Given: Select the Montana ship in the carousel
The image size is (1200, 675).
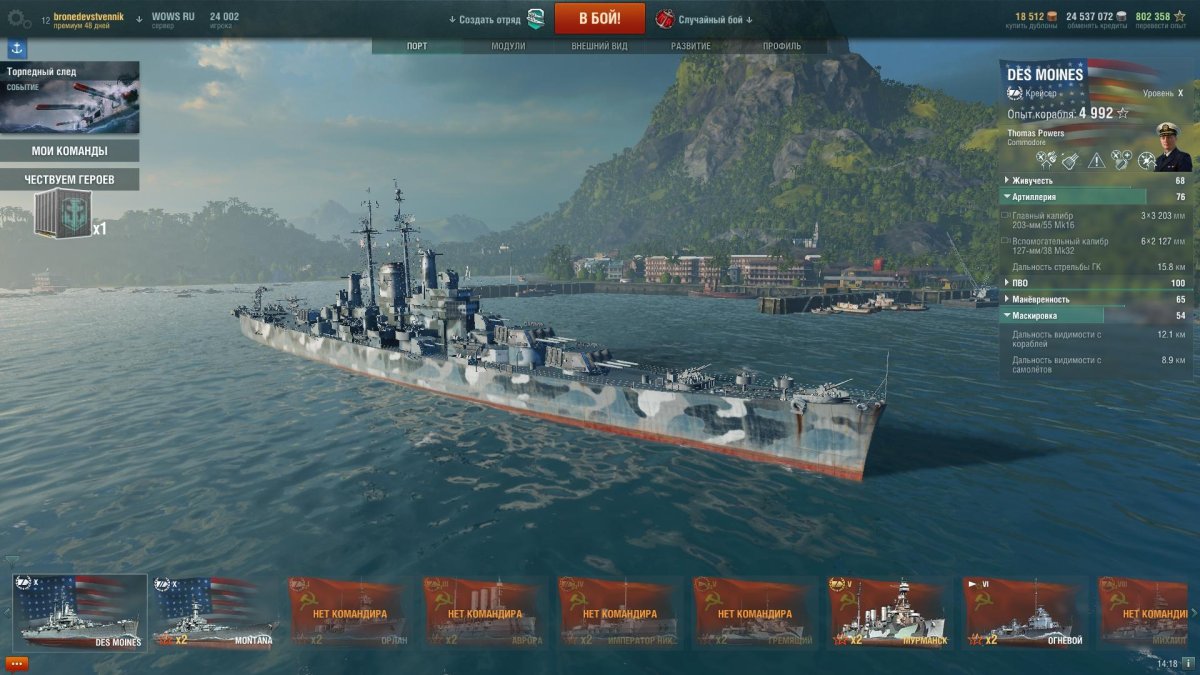Looking at the screenshot, I should (x=215, y=612).
